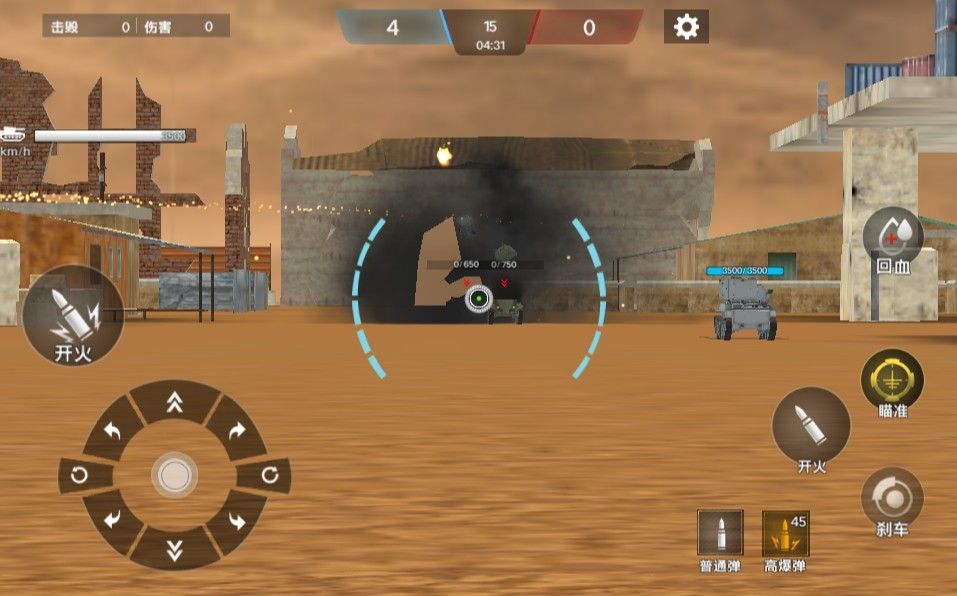
Task: Click the double up-chevron forward control
Action: 175,402
